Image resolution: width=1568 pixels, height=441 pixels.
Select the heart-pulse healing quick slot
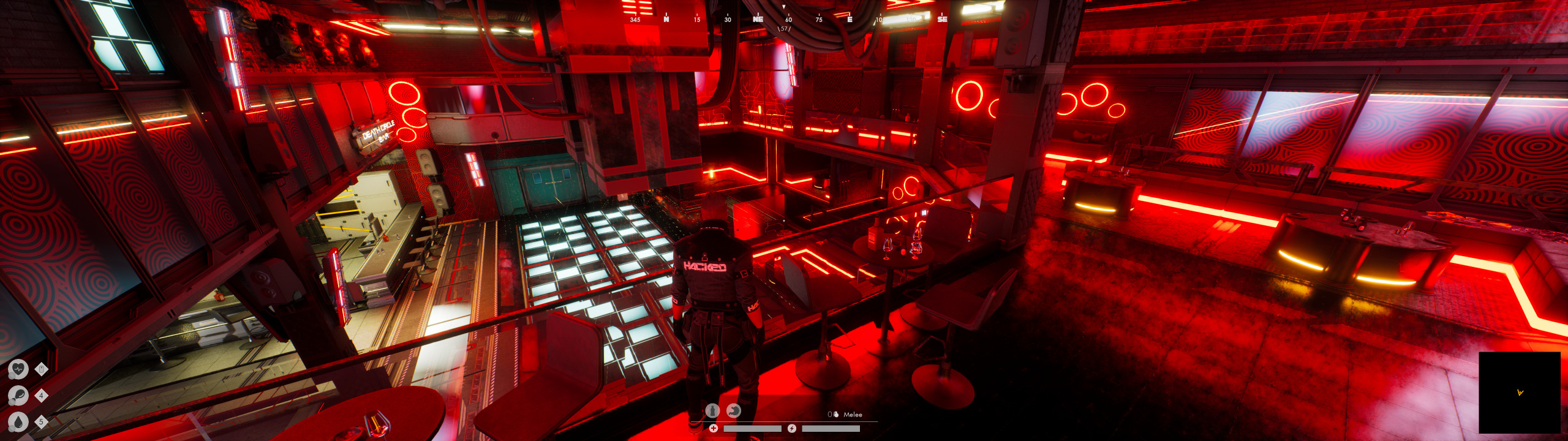click(x=18, y=369)
